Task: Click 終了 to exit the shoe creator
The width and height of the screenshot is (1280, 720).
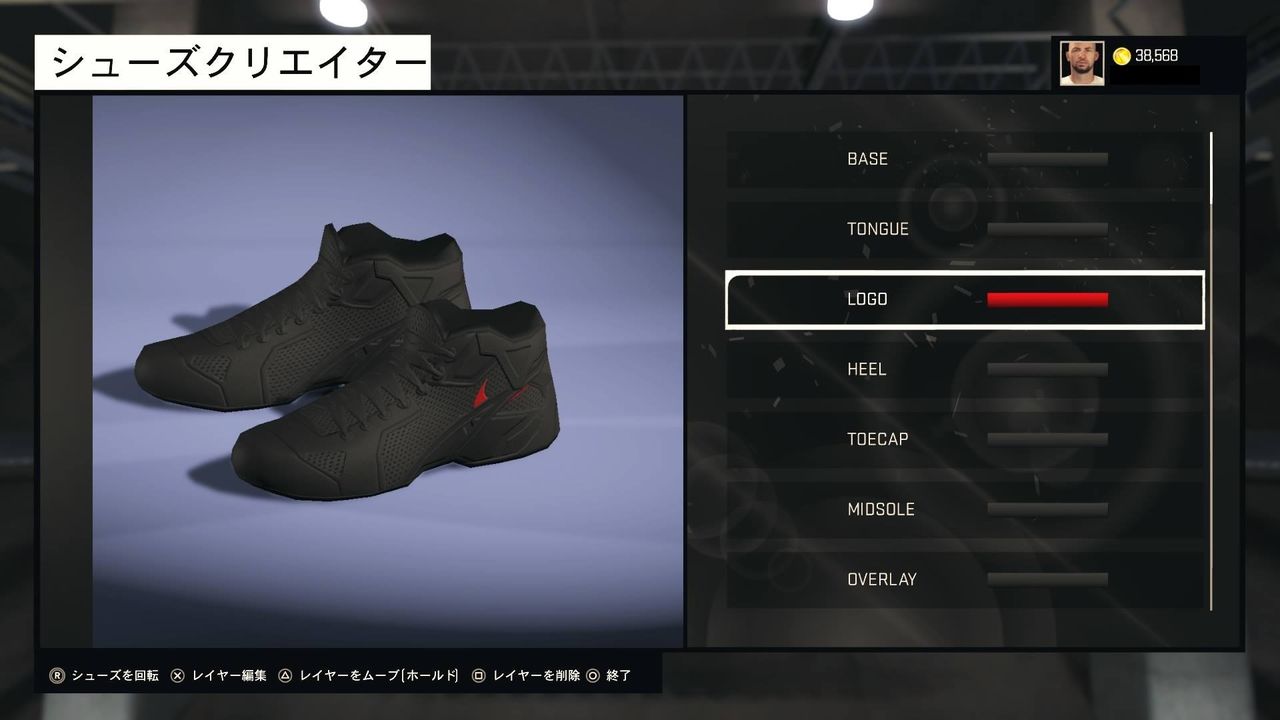Action: (x=617, y=675)
